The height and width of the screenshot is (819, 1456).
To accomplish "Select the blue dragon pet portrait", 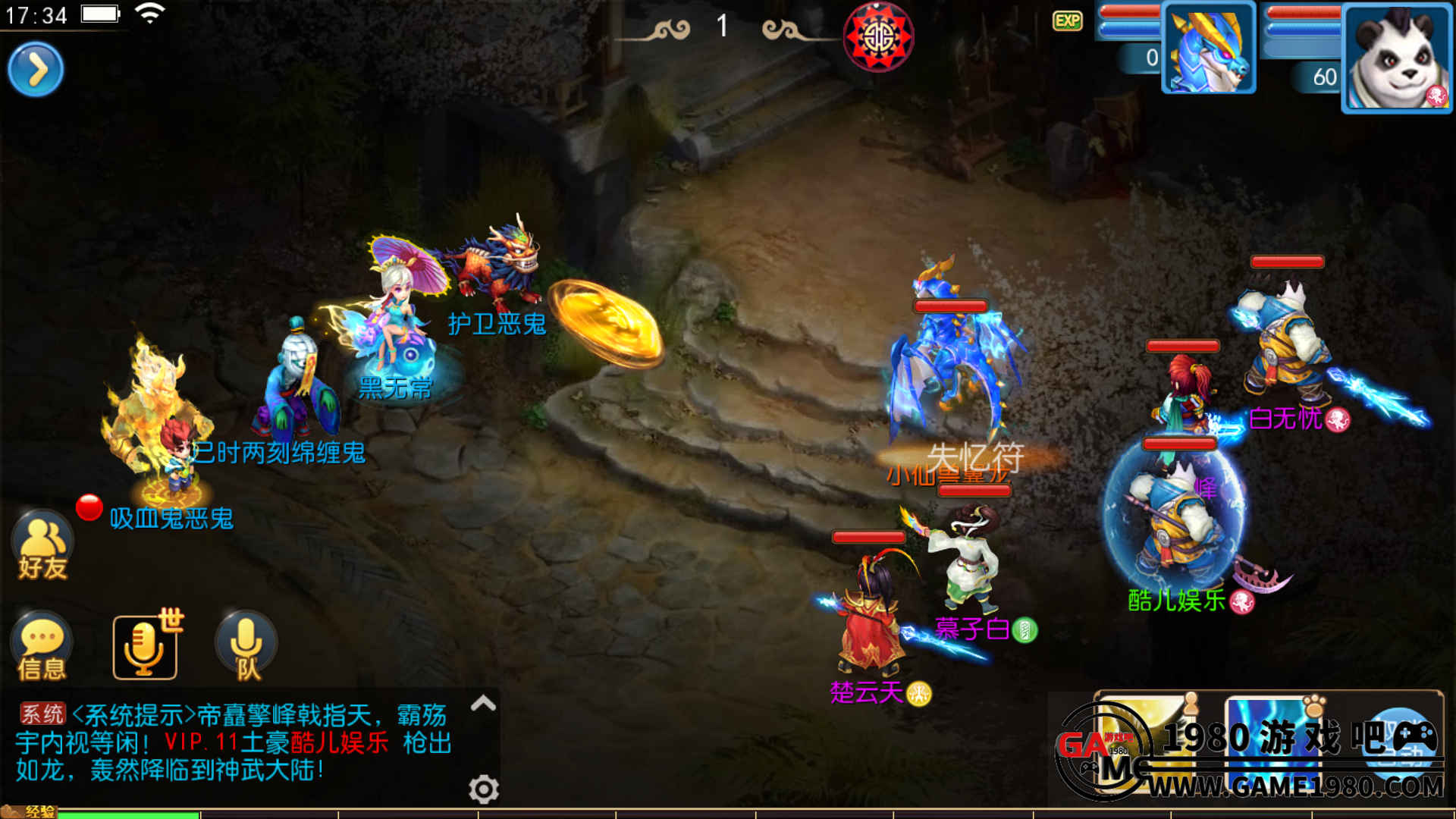I will [x=1208, y=49].
